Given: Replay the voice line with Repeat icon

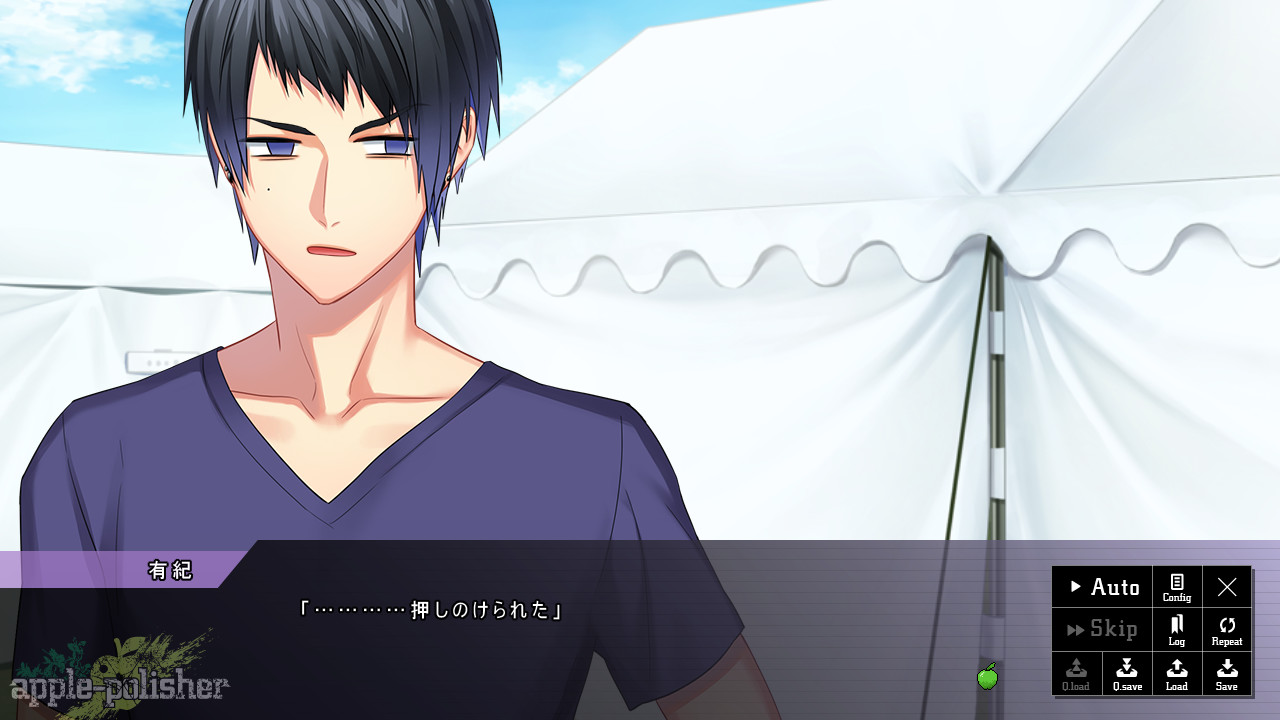Looking at the screenshot, I should tap(1227, 630).
